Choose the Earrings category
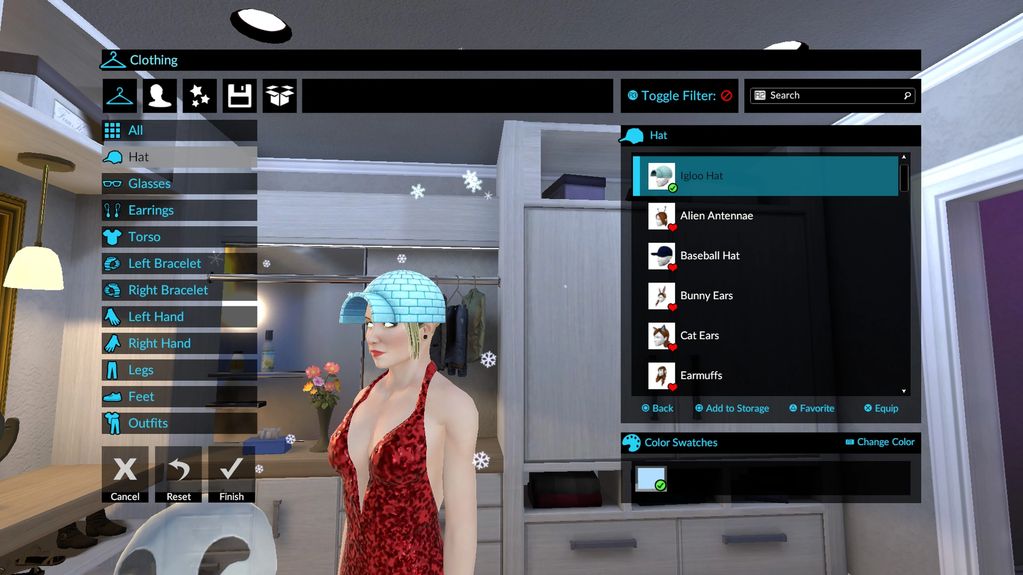This screenshot has height=575, width=1023. [178, 210]
